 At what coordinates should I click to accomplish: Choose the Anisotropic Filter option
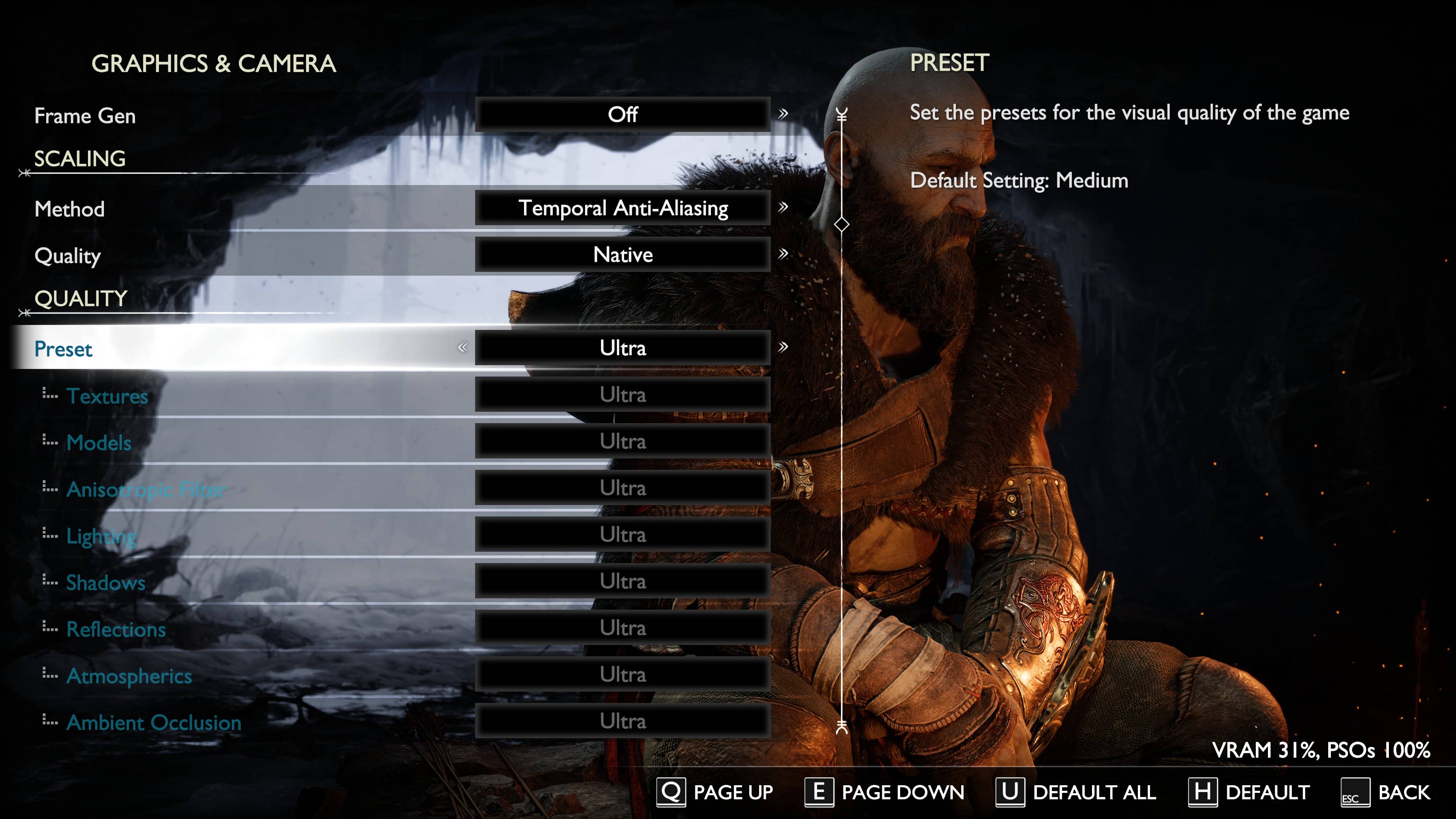[146, 489]
